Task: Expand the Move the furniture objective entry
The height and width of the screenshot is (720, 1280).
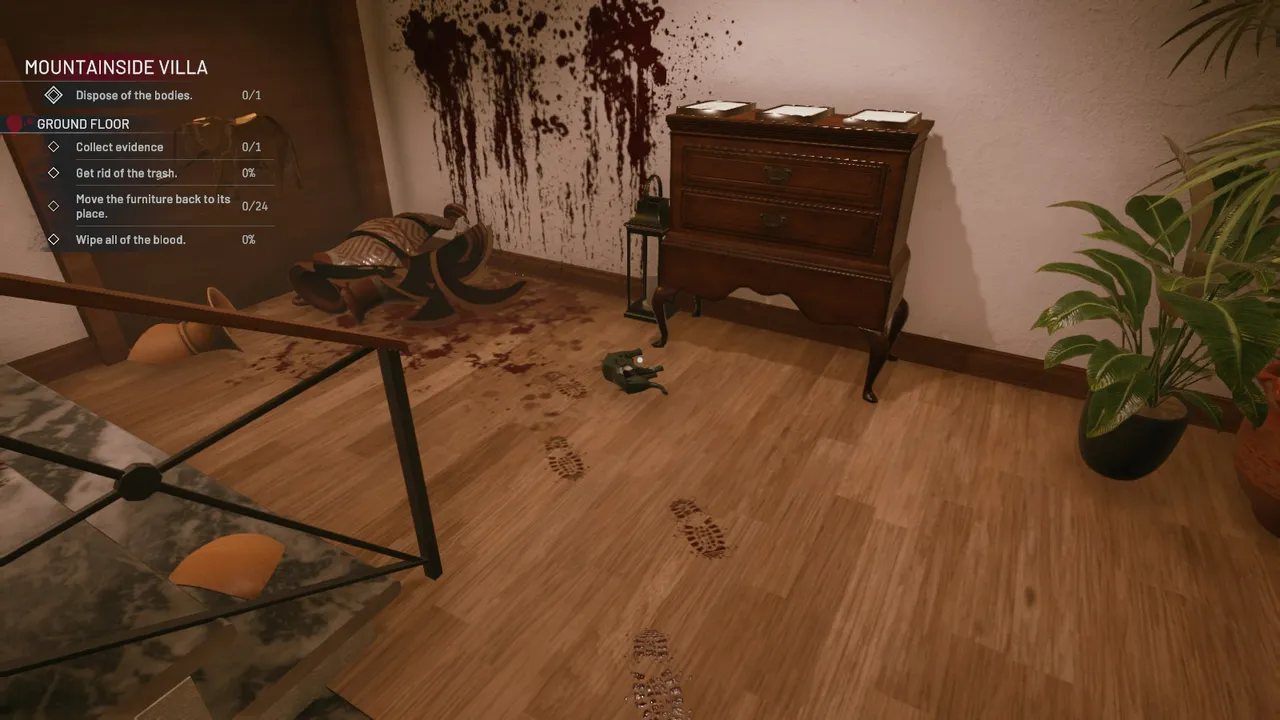Action: (x=152, y=206)
